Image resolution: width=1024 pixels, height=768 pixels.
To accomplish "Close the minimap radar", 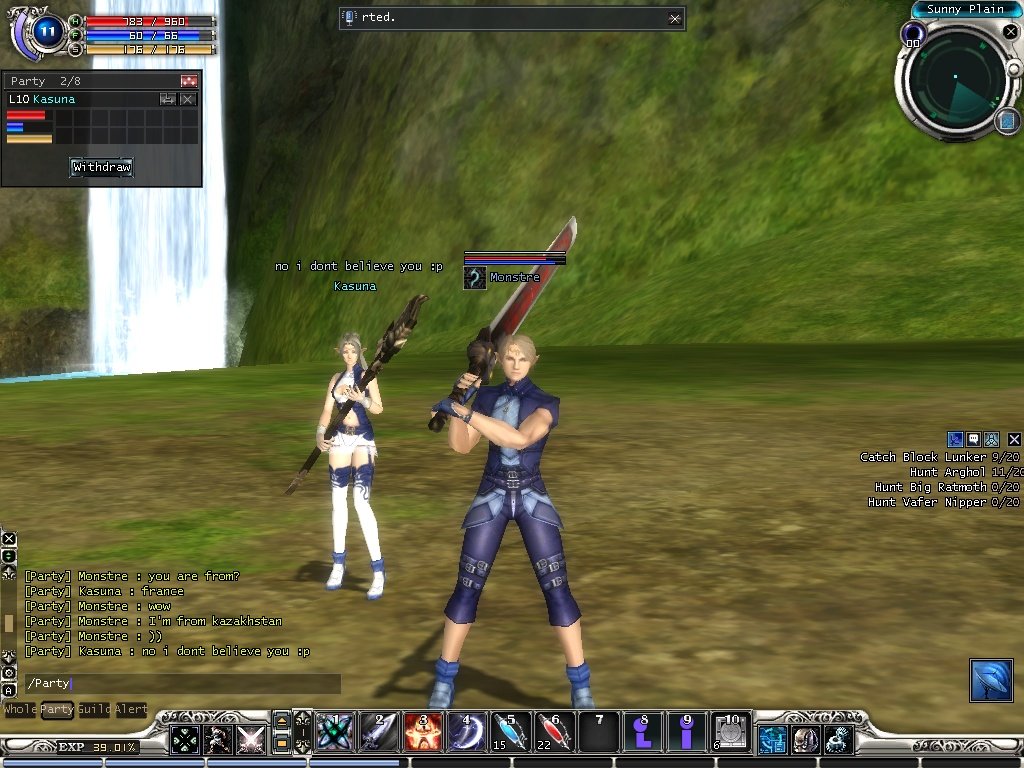I will click(x=1010, y=32).
